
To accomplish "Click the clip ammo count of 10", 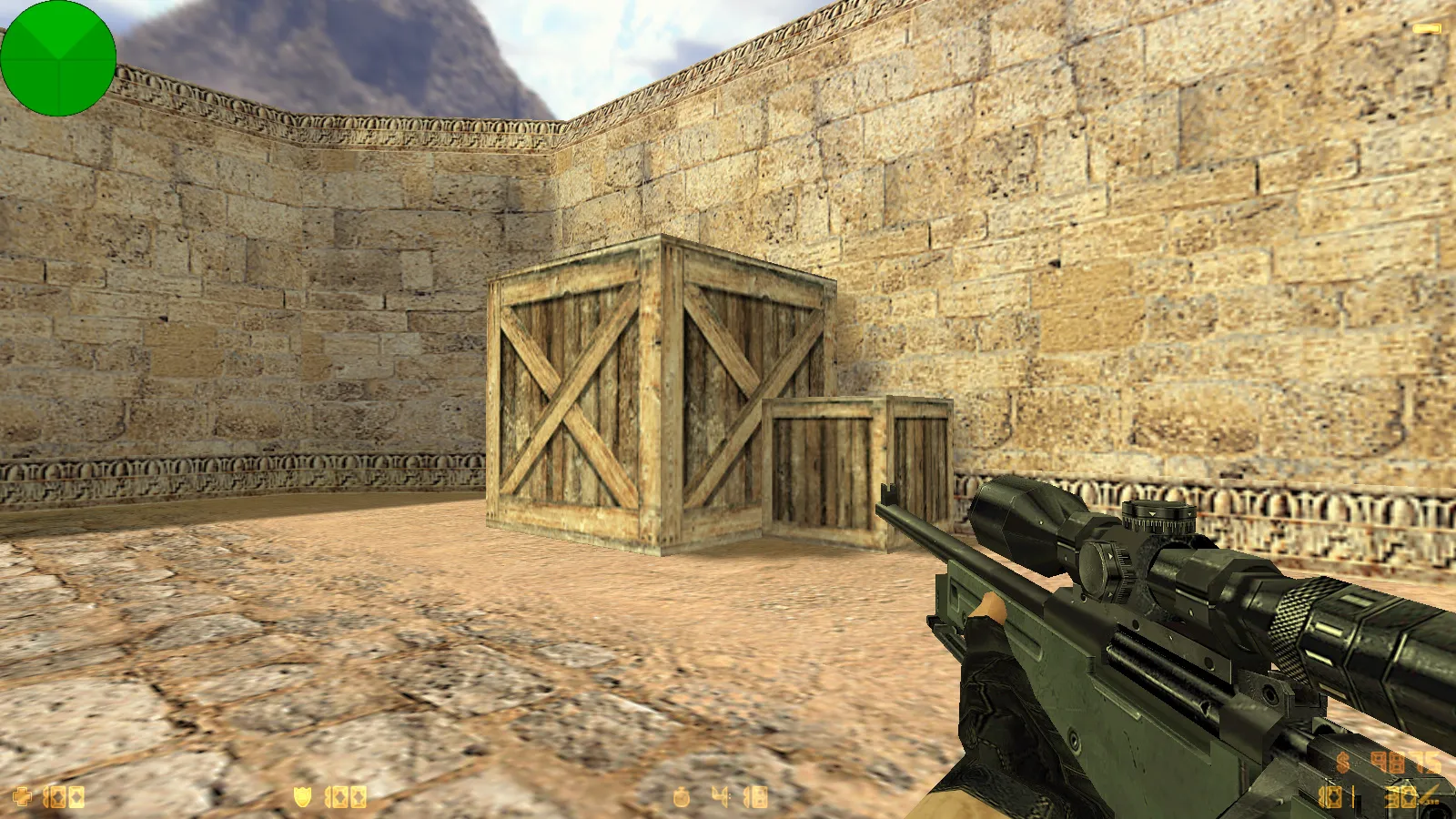I will [x=1331, y=796].
